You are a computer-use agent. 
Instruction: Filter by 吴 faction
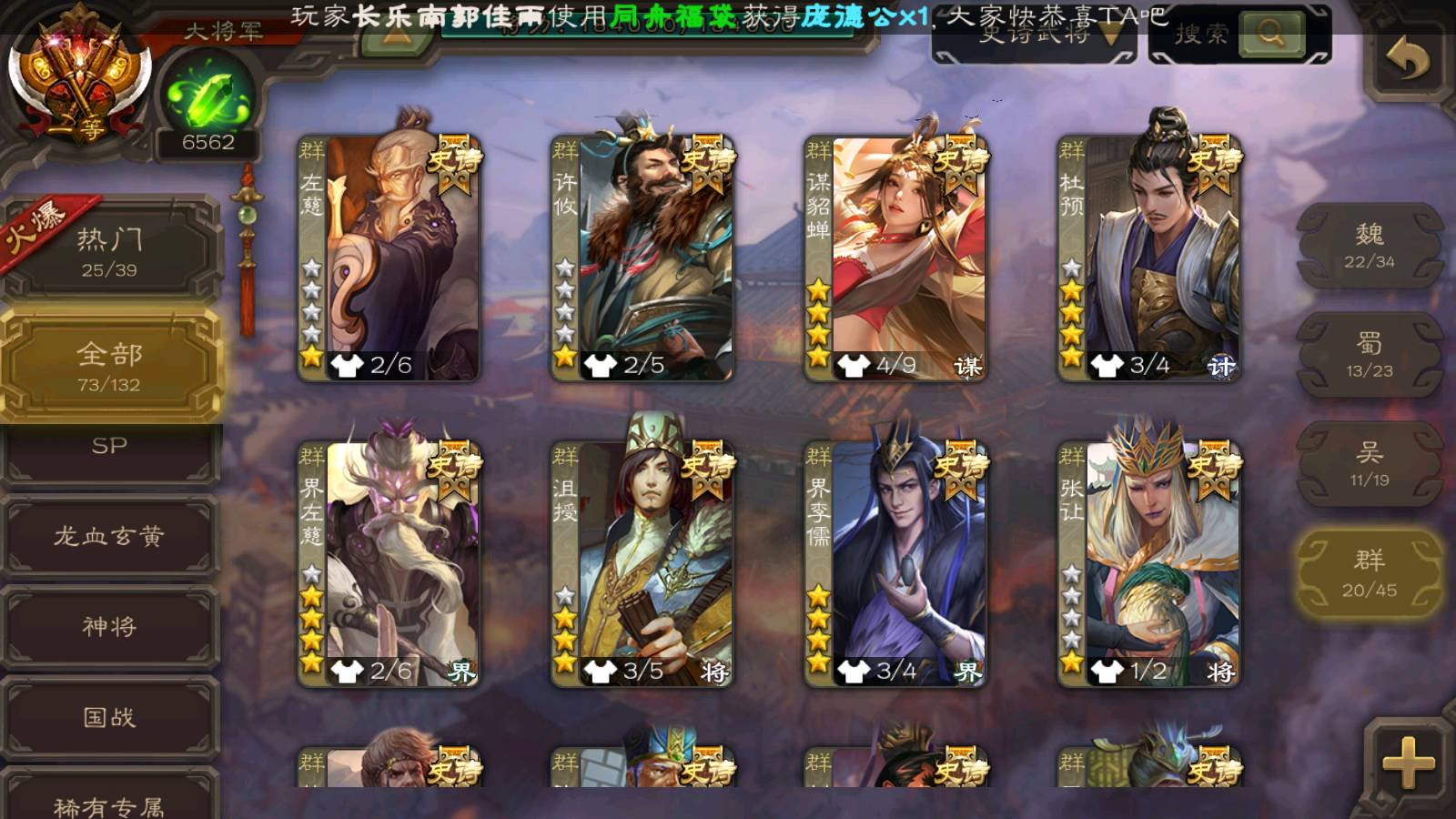1369,464
